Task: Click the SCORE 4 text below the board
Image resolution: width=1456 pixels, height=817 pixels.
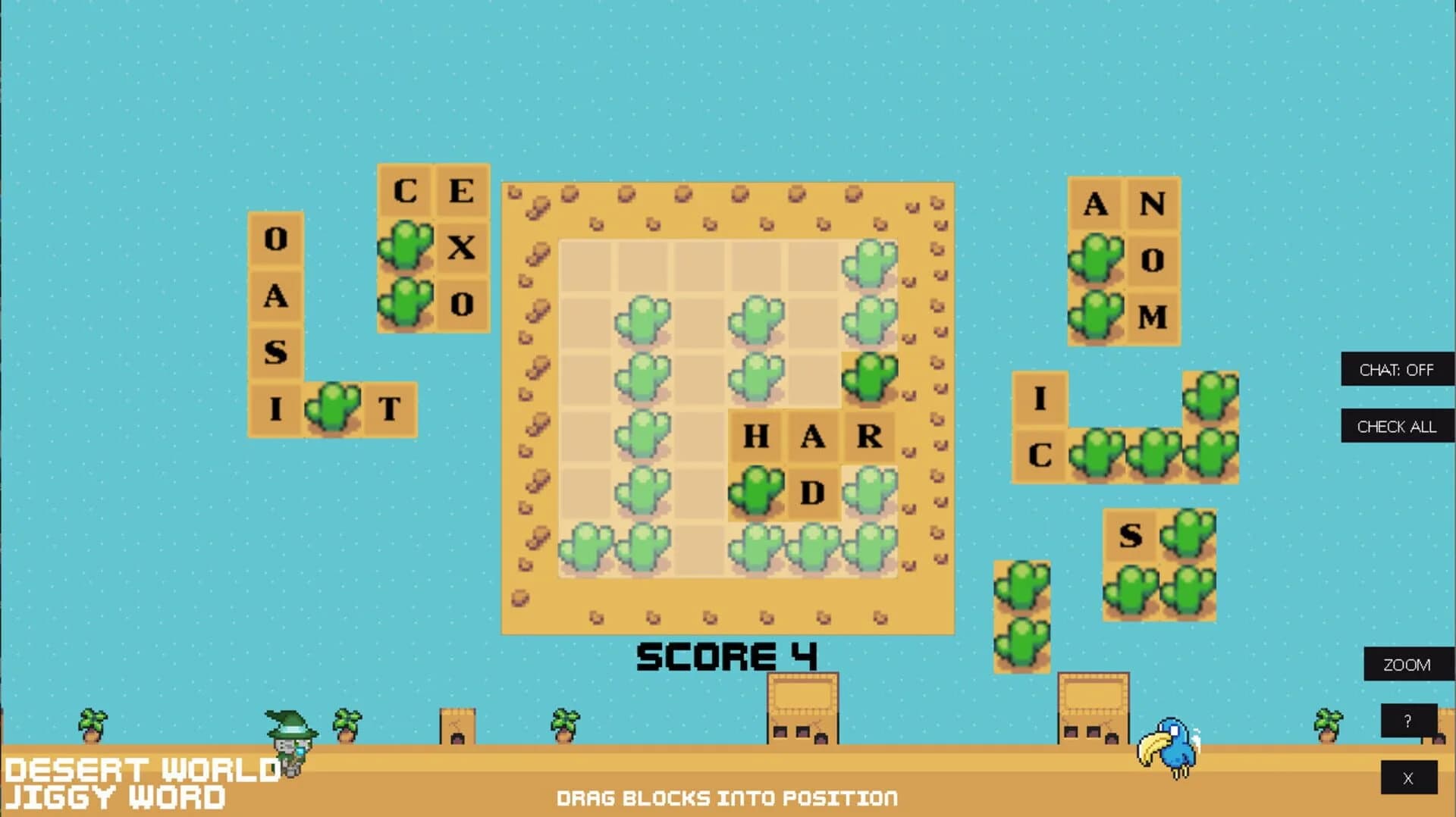Action: click(x=728, y=656)
